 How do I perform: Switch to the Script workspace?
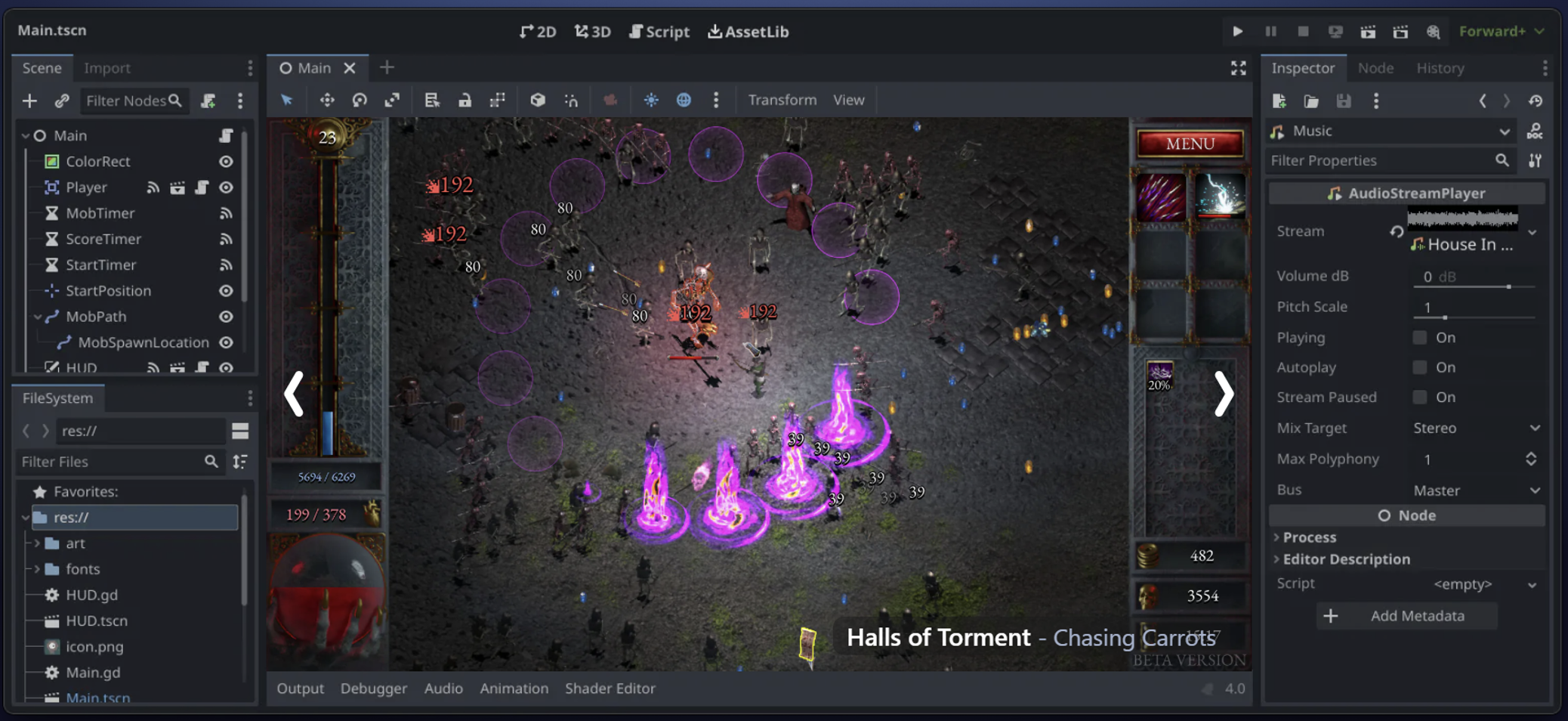[659, 32]
